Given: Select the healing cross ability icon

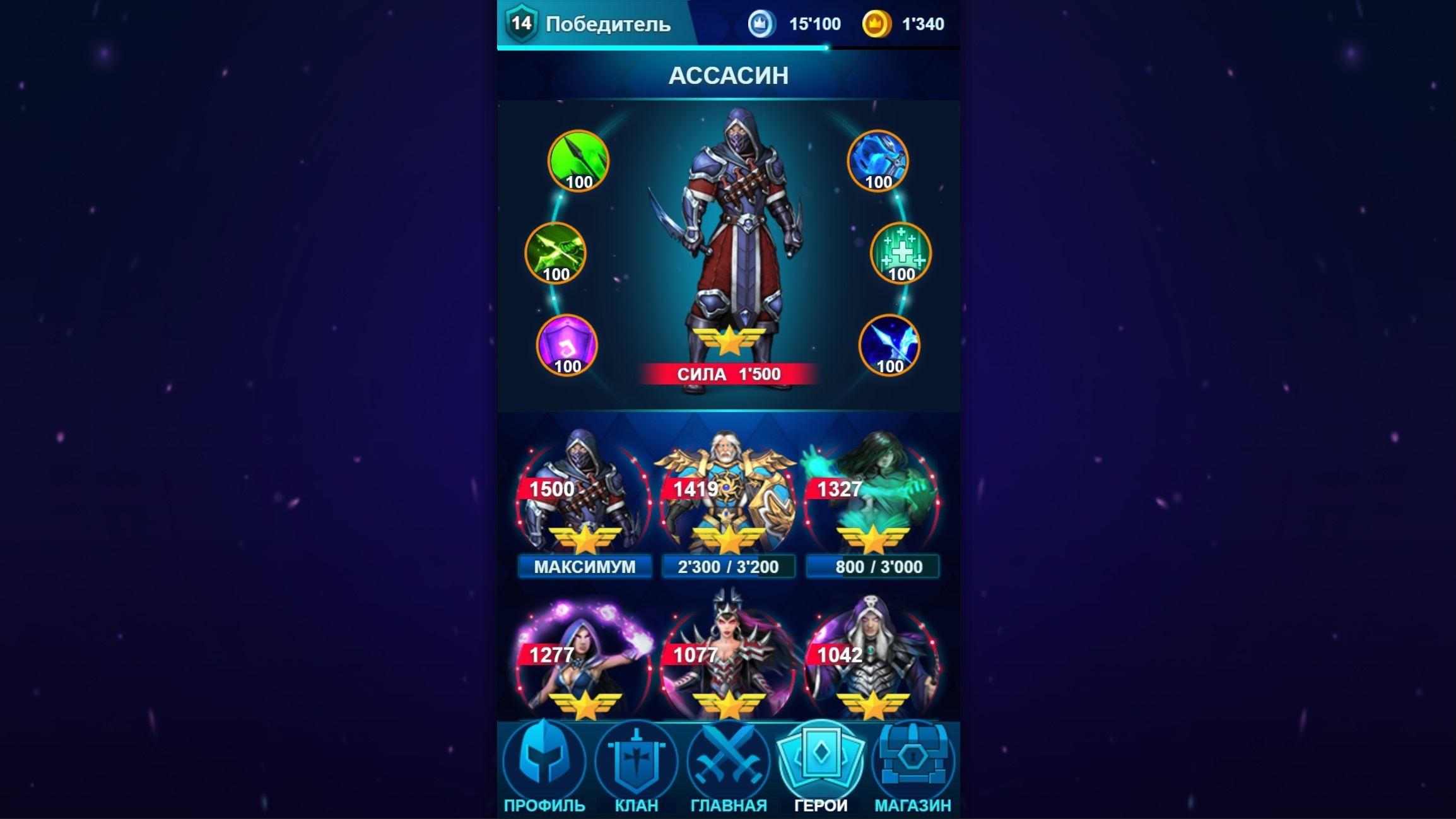Looking at the screenshot, I should point(900,253).
